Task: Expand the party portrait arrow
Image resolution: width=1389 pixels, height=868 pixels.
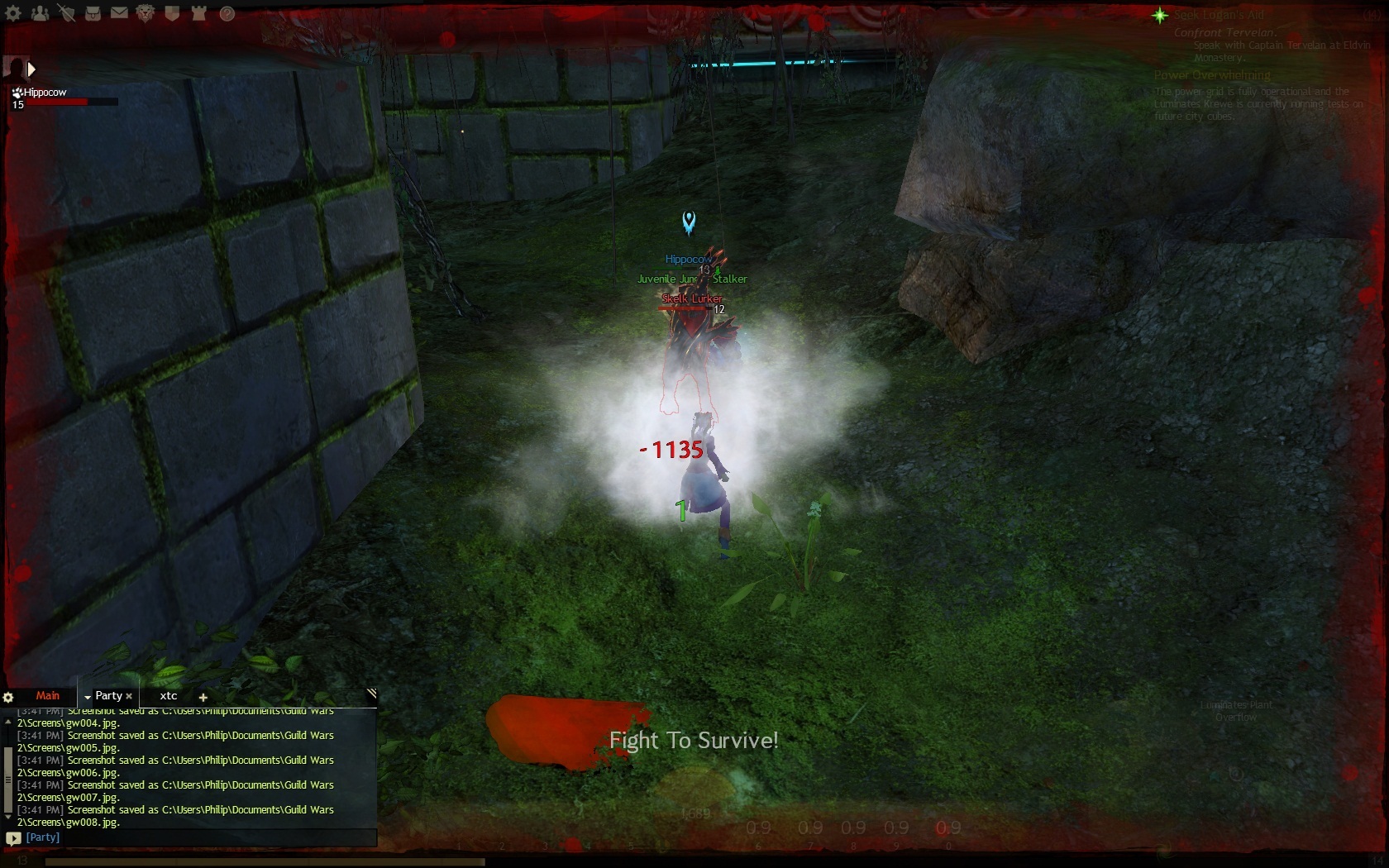Action: coord(31,69)
